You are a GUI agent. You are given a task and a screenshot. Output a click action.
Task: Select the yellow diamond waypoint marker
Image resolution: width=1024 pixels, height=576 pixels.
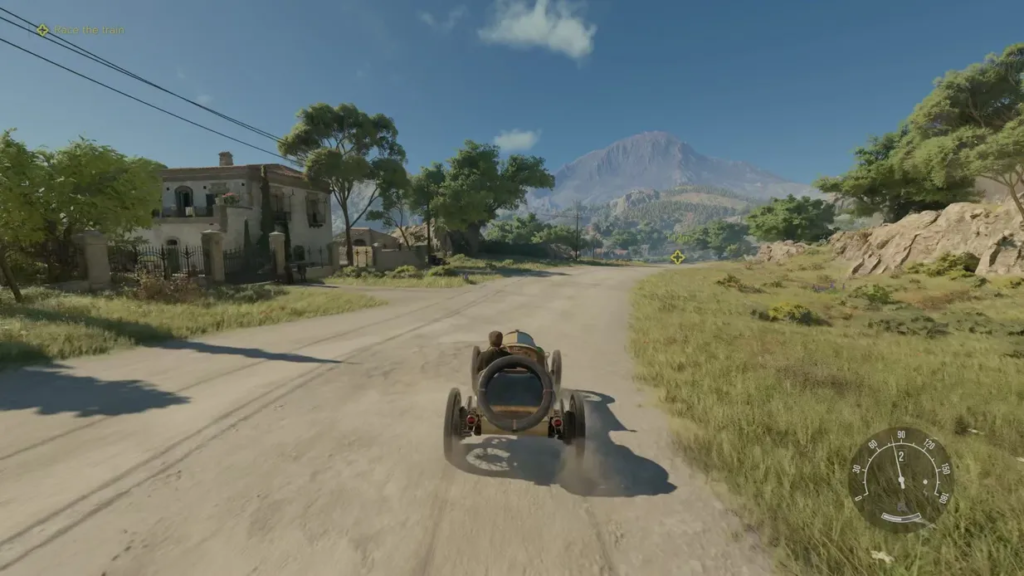point(678,257)
